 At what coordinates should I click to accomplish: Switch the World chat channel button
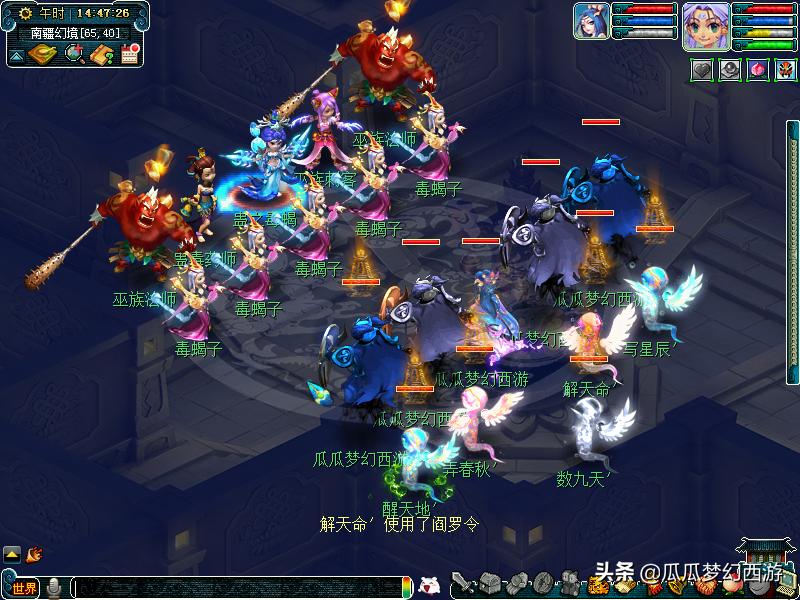24,587
